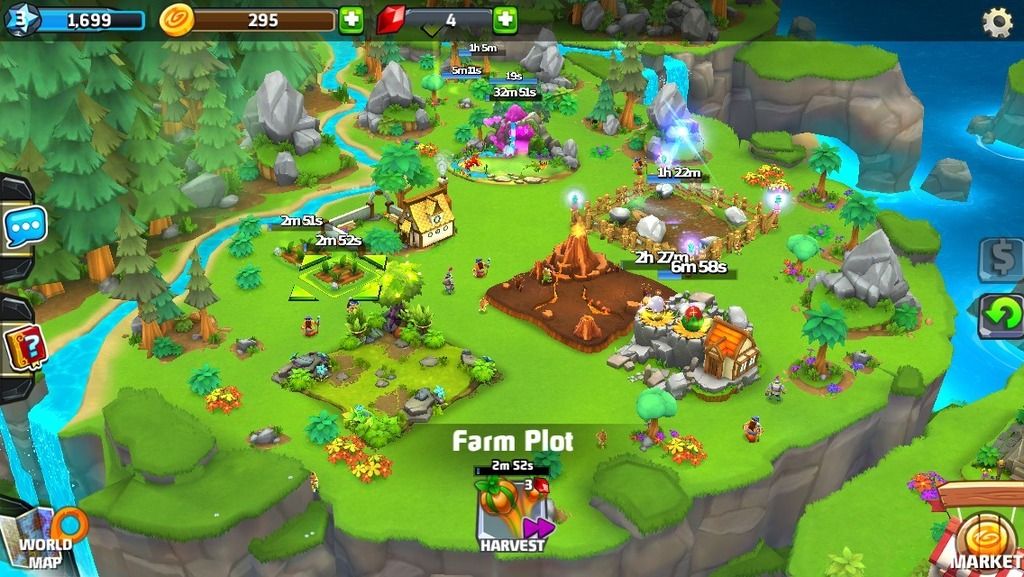Buy more red gems with the plus button
1024x577 pixels.
click(x=505, y=20)
